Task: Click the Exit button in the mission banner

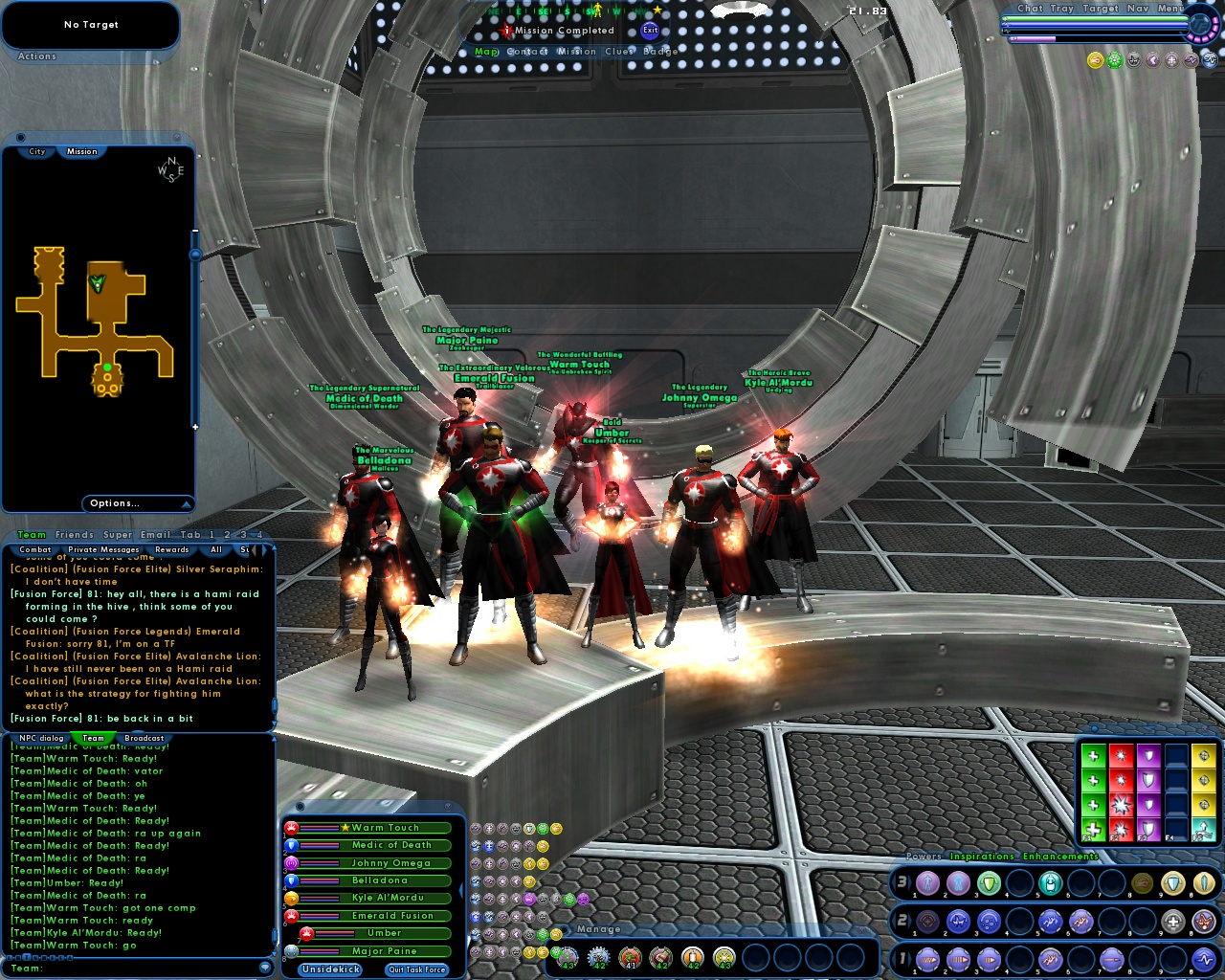Action: tap(650, 30)
